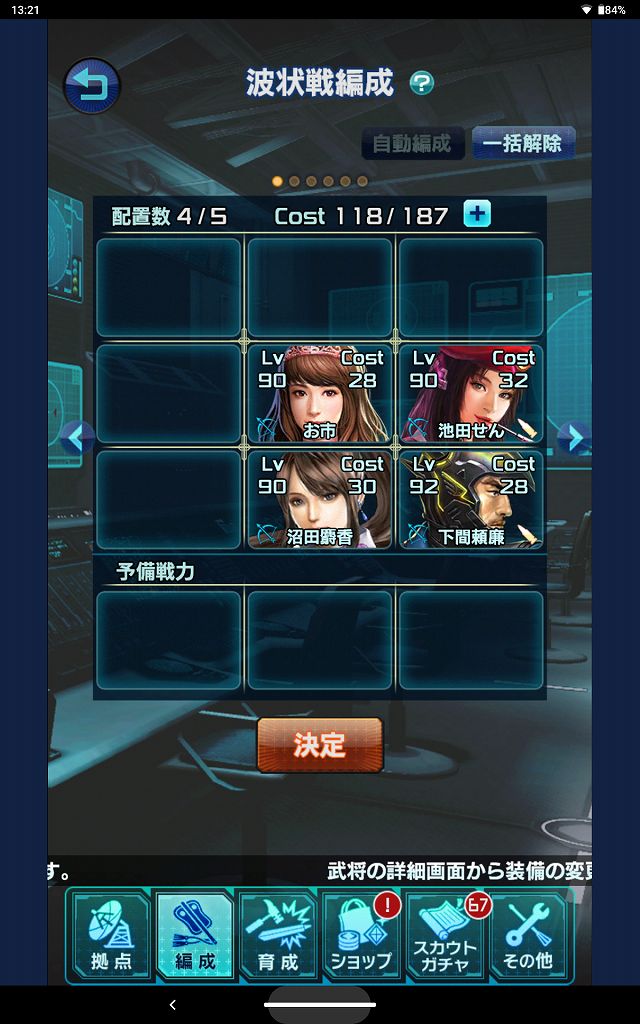Screen dimensions: 640x1024
Task: Open the help question mark icon
Action: click(x=422, y=84)
